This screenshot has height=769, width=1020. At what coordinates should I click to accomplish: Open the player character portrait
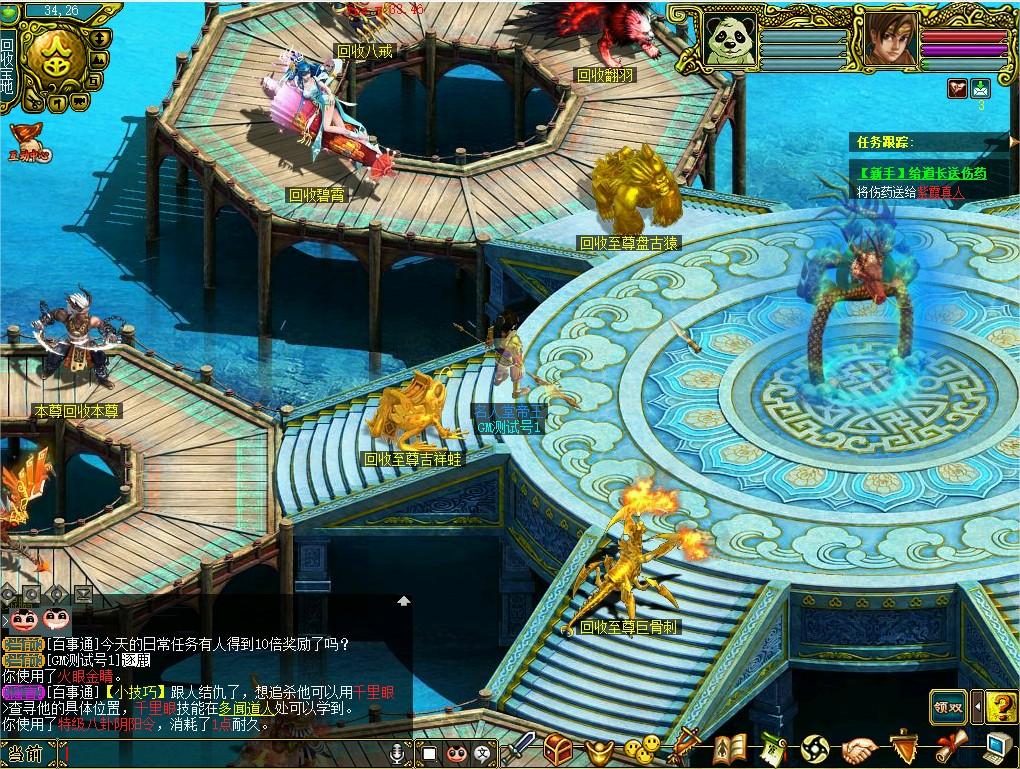click(x=887, y=40)
